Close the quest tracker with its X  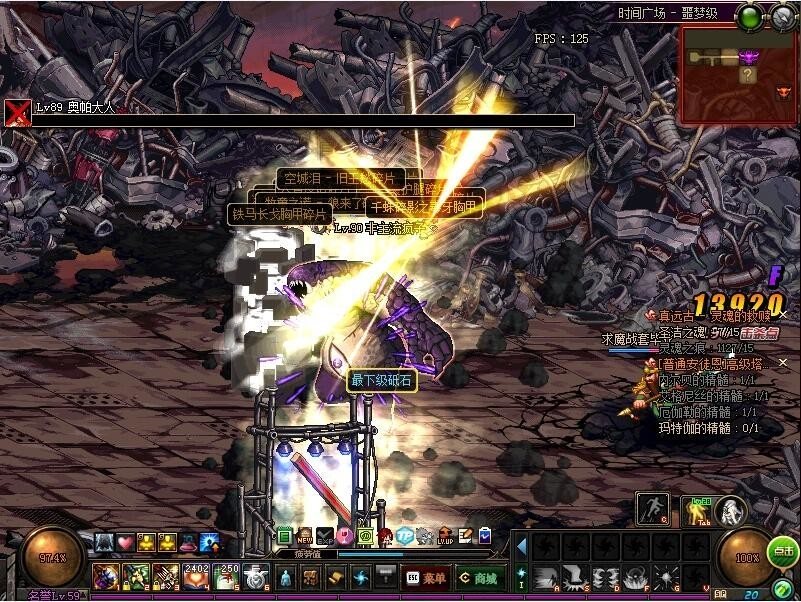(783, 315)
